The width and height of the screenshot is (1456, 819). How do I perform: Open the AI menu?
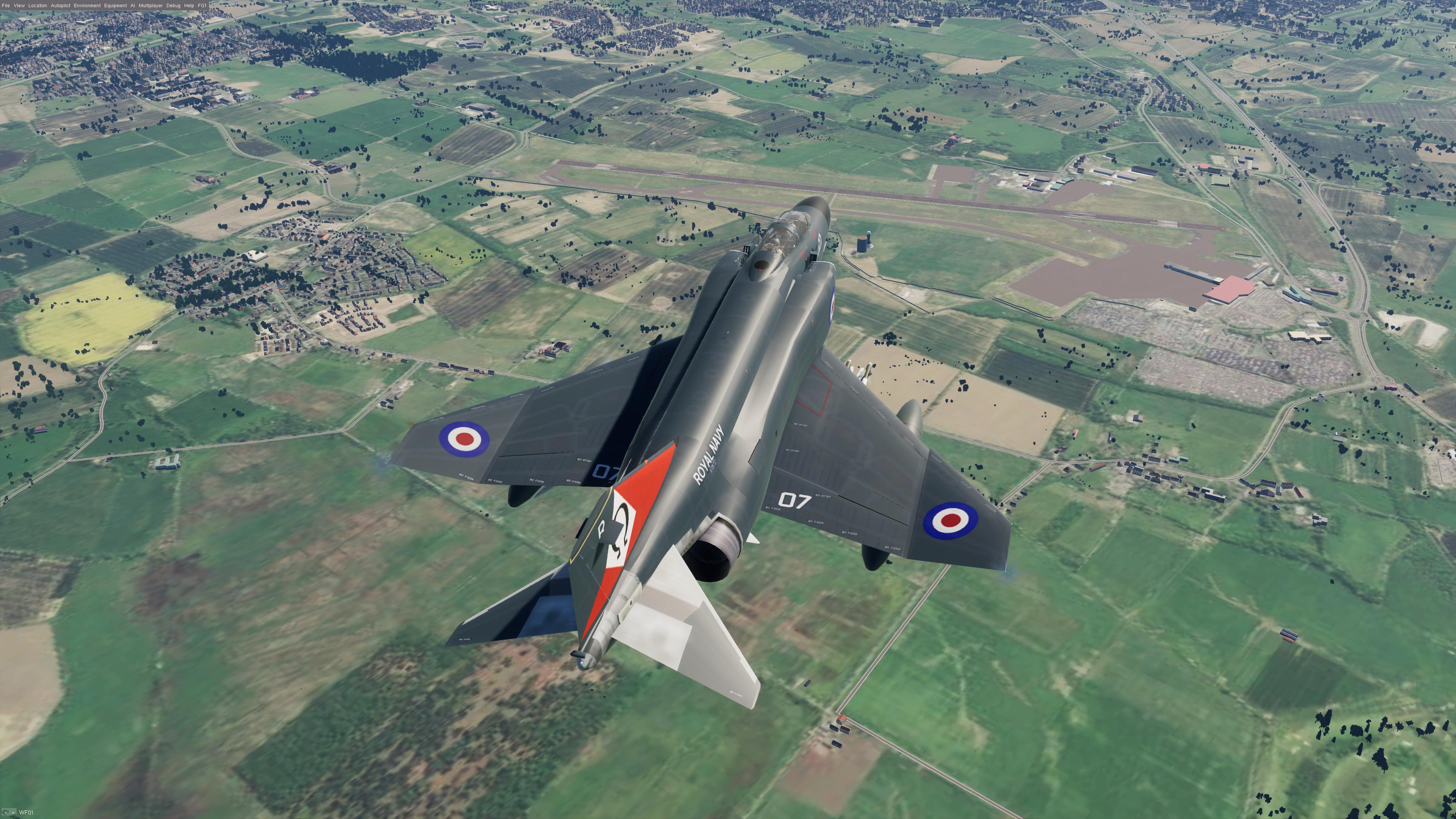click(x=133, y=6)
